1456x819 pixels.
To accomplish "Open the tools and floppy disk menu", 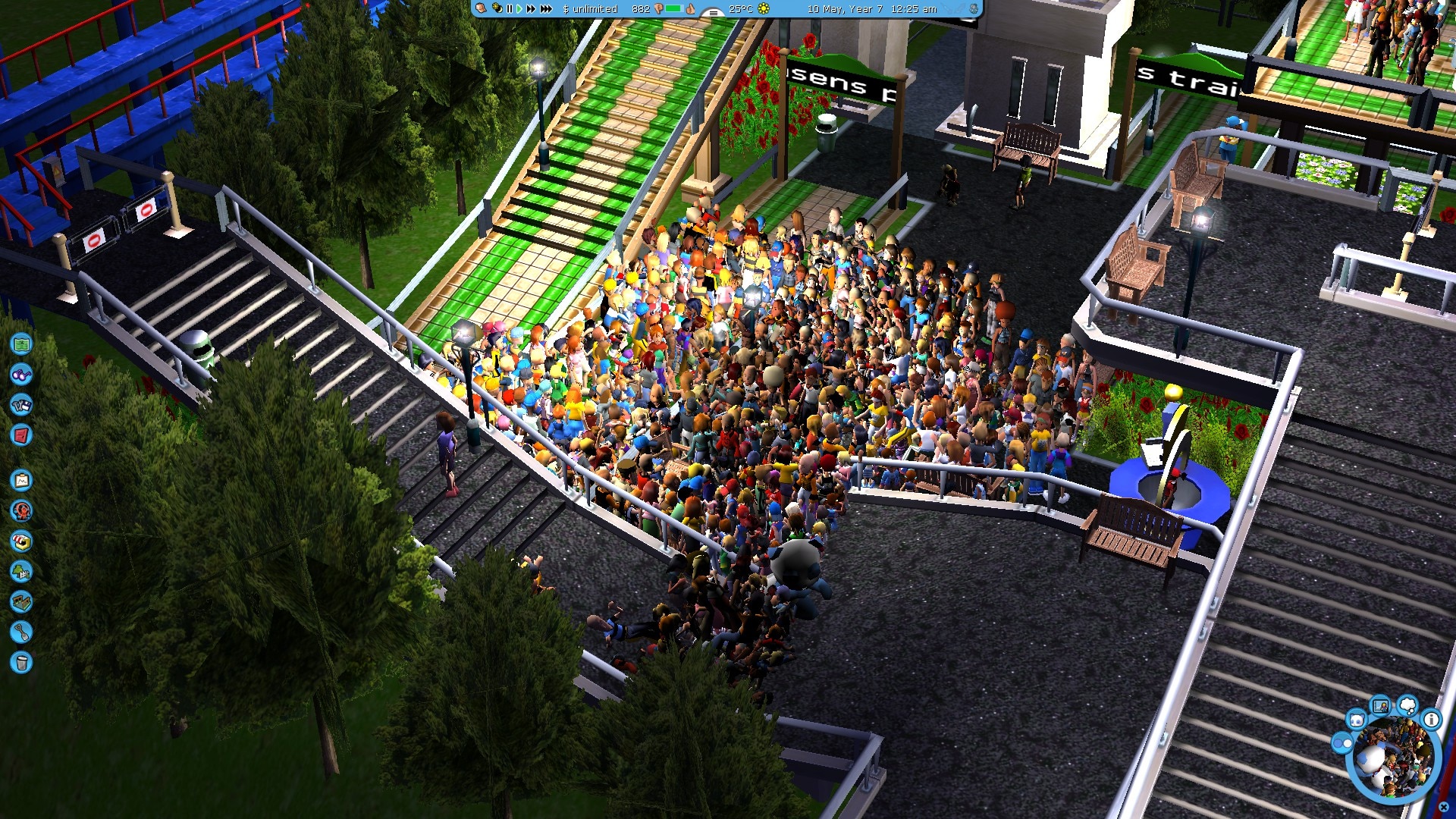I will (21, 405).
